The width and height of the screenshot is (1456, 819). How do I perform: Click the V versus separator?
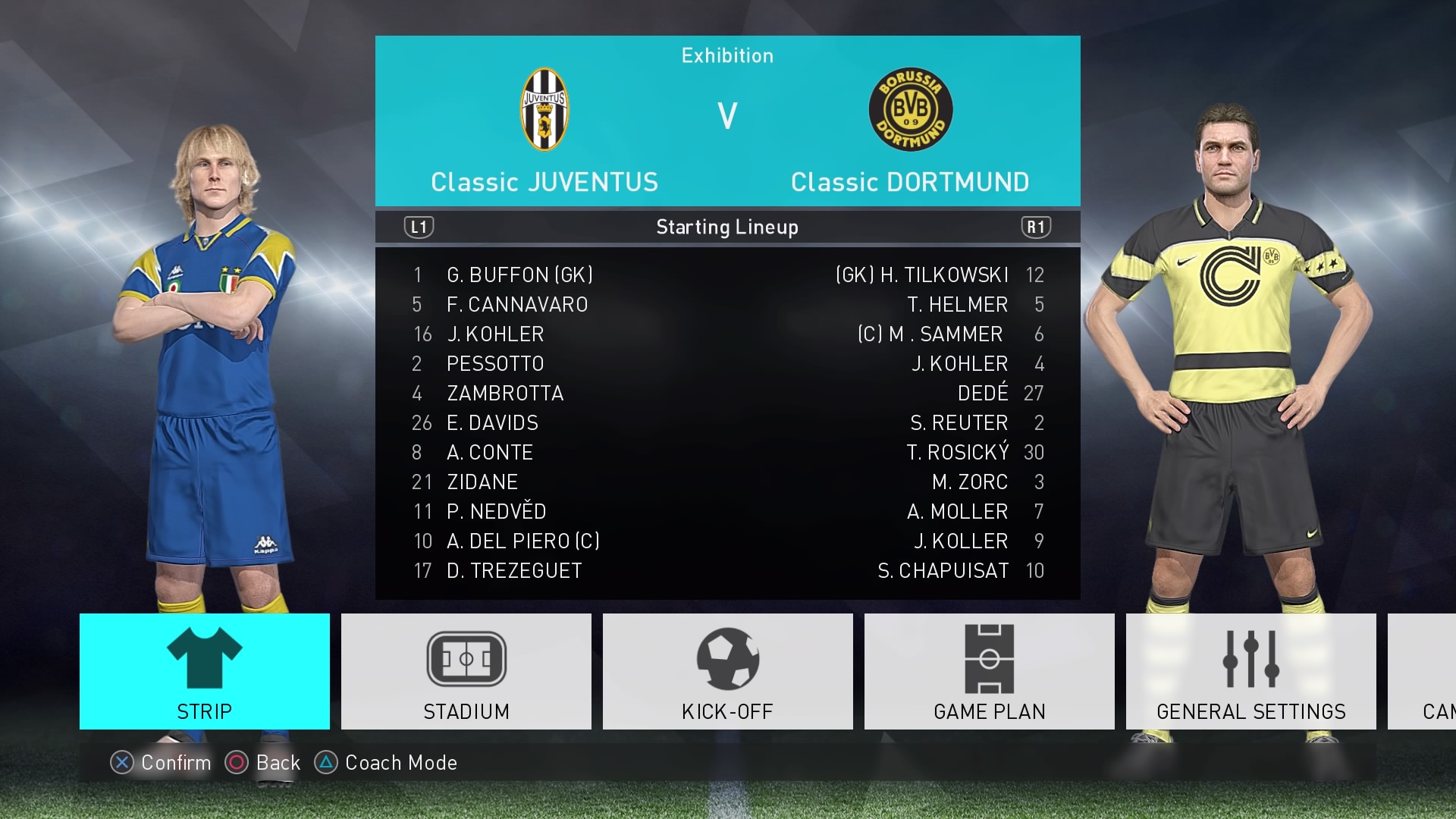726,115
